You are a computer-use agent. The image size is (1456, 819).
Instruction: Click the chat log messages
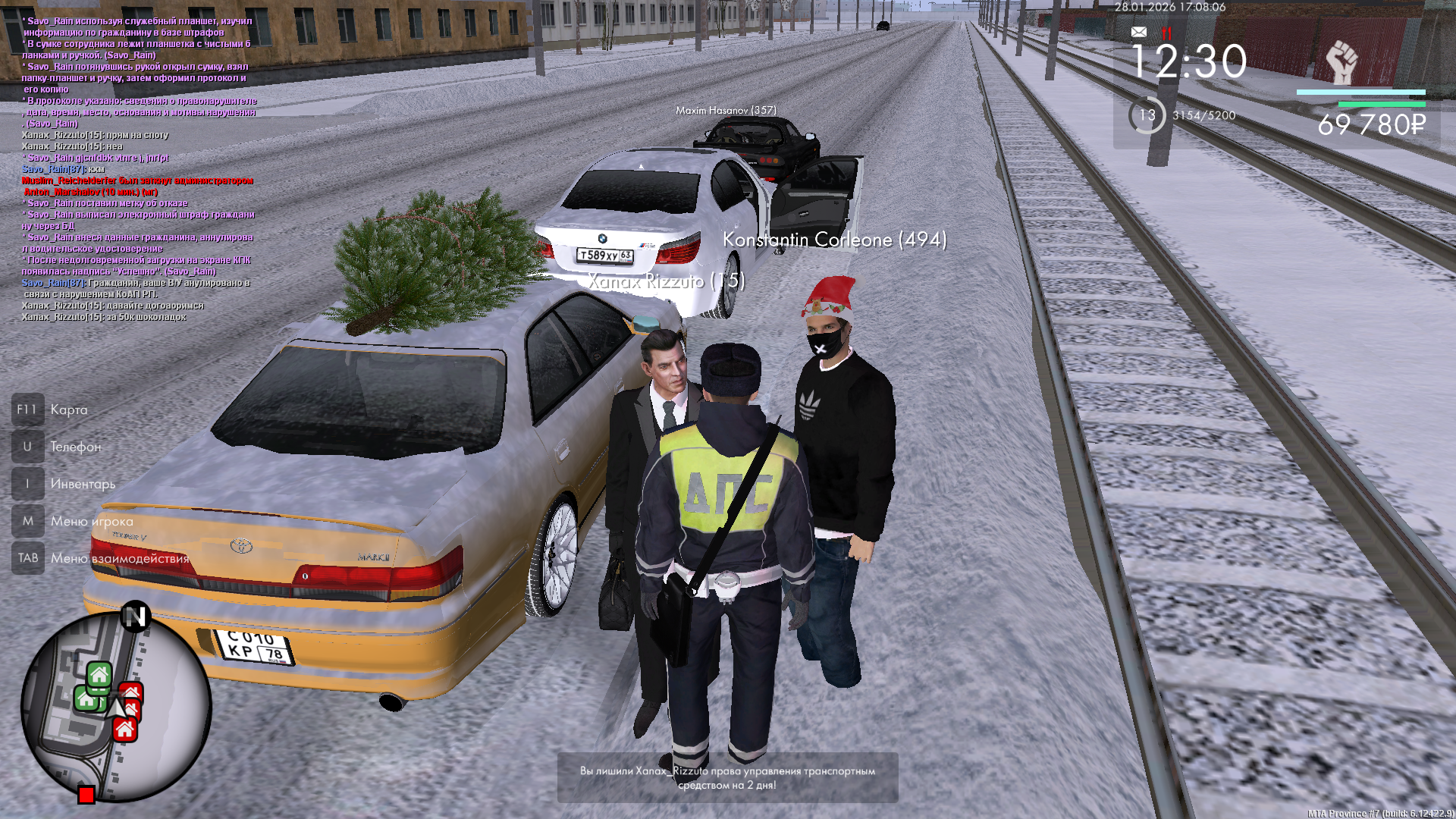click(x=138, y=168)
